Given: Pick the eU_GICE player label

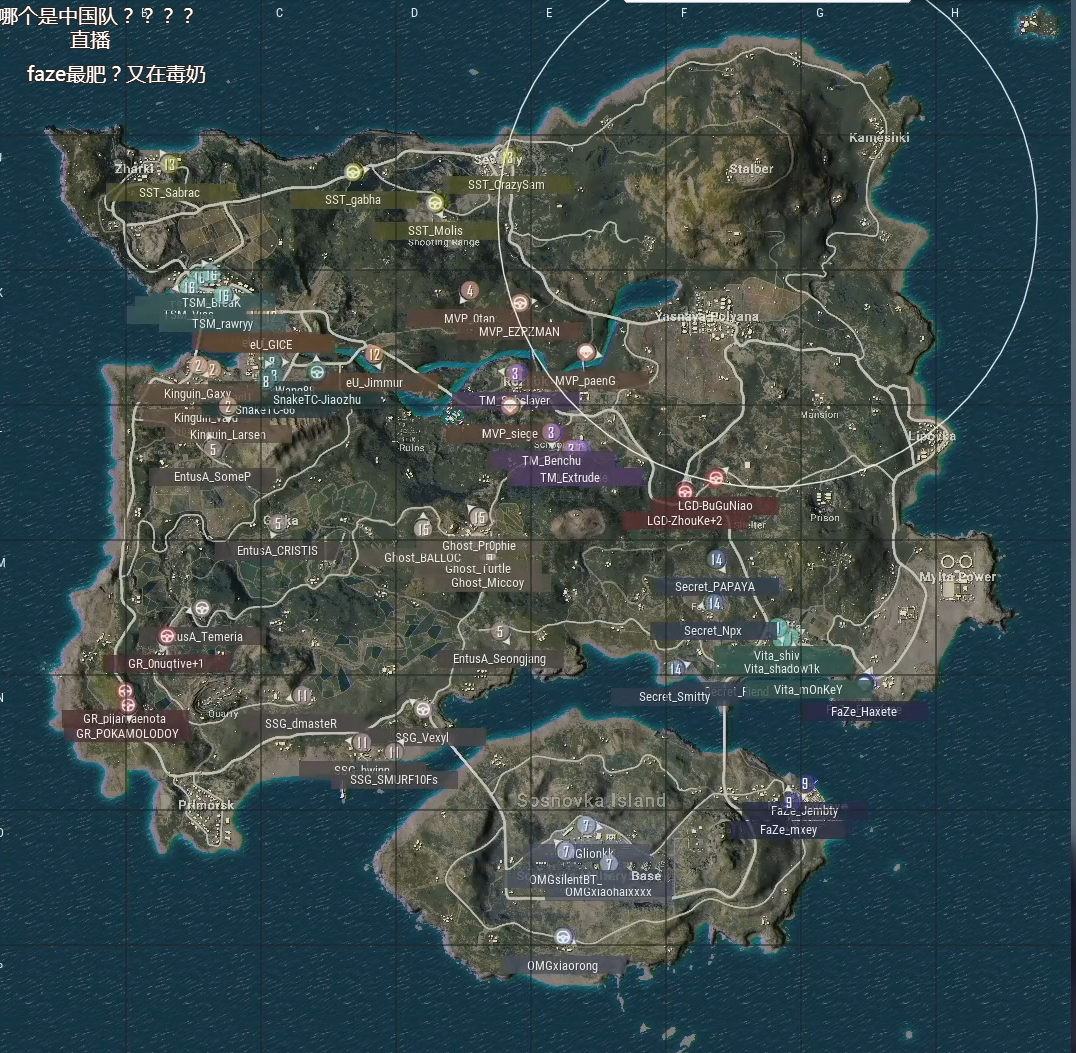Looking at the screenshot, I should [271, 344].
